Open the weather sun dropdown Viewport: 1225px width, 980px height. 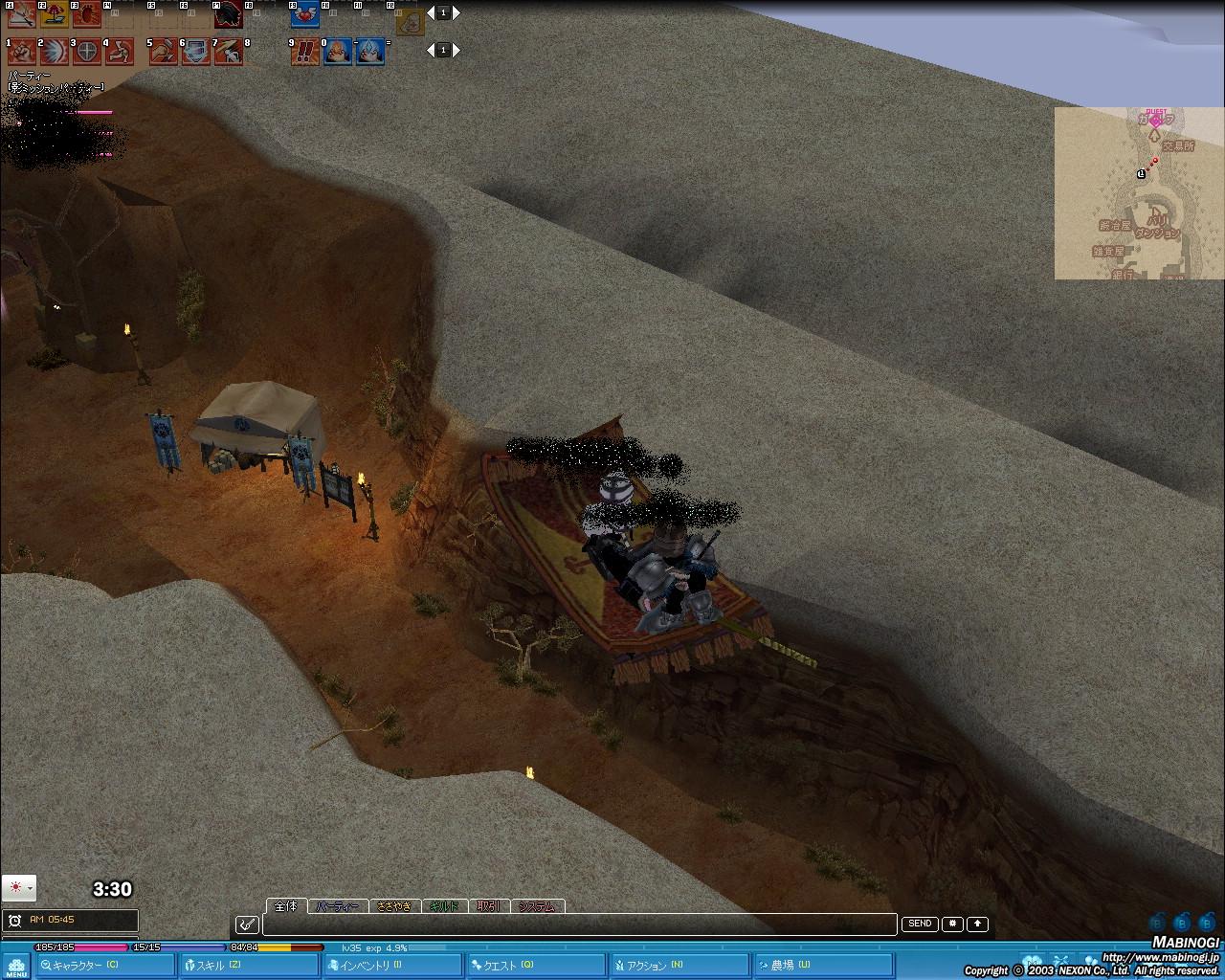[x=18, y=888]
